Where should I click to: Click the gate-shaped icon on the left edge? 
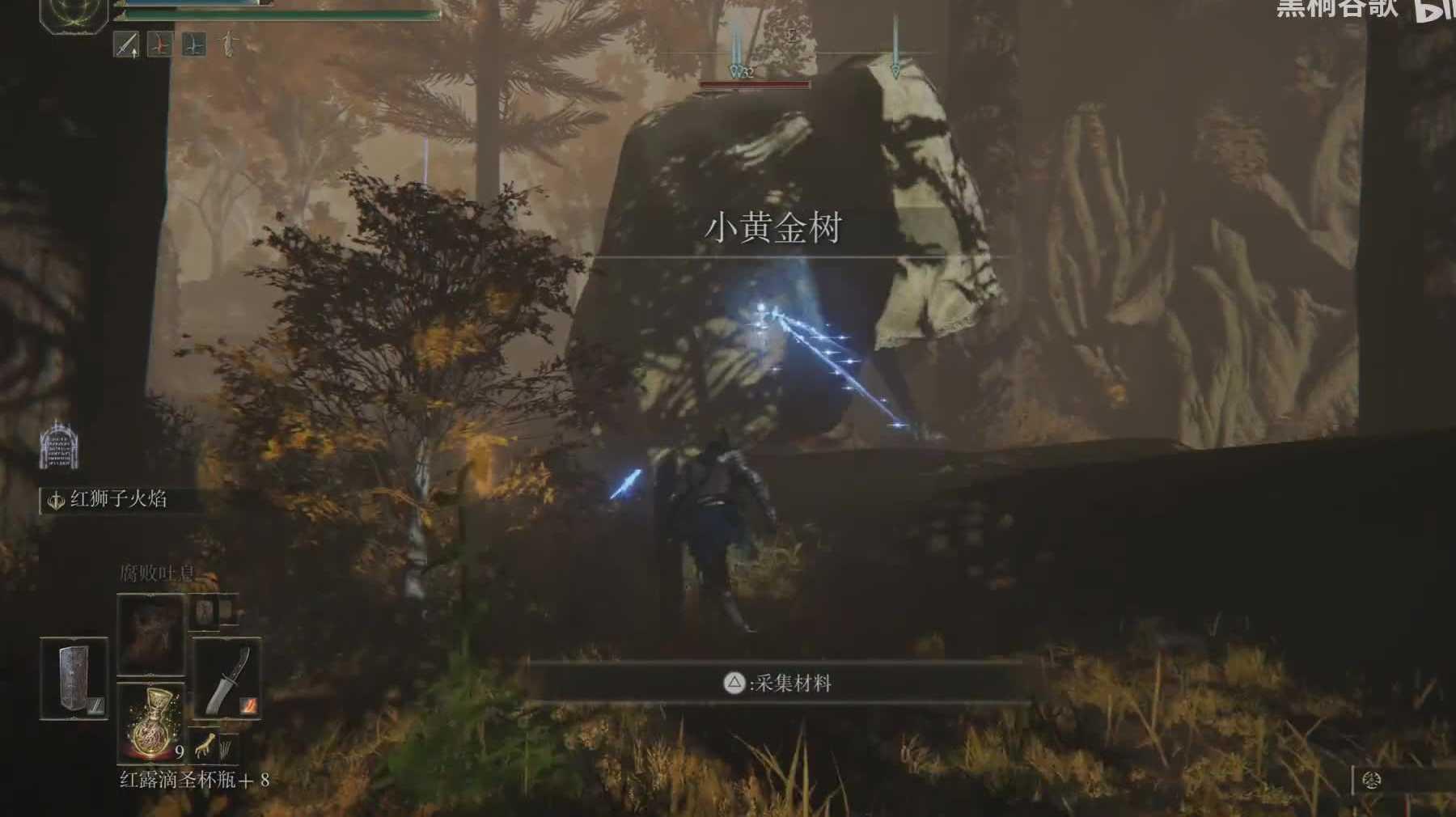point(58,444)
